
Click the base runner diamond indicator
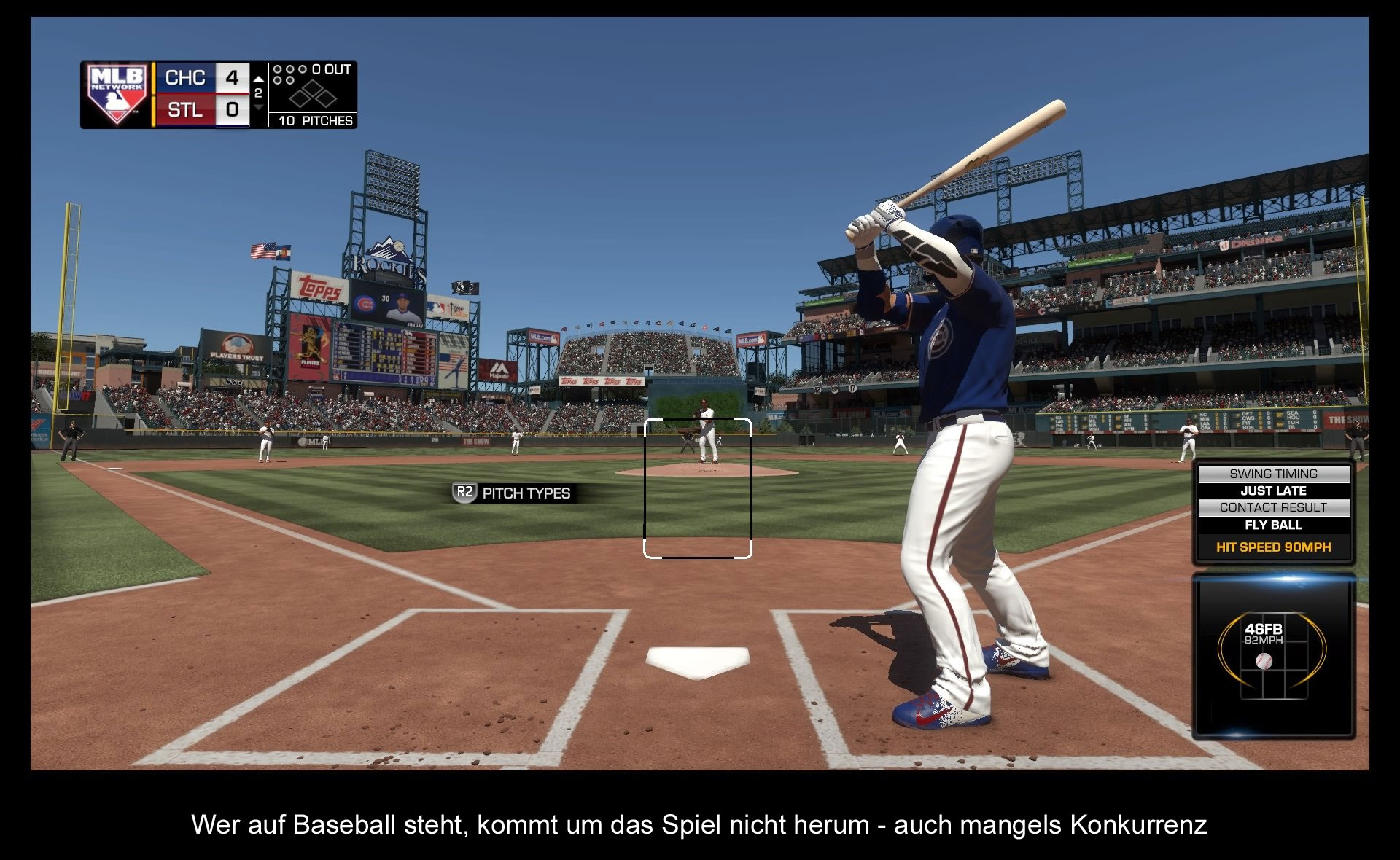tap(312, 95)
